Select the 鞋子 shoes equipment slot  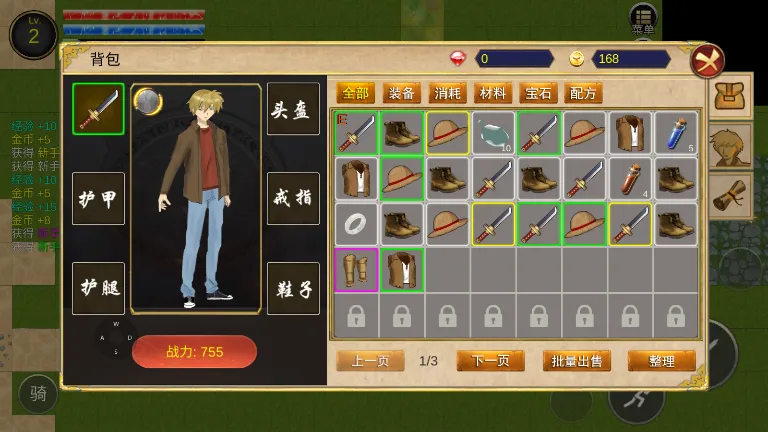[293, 288]
